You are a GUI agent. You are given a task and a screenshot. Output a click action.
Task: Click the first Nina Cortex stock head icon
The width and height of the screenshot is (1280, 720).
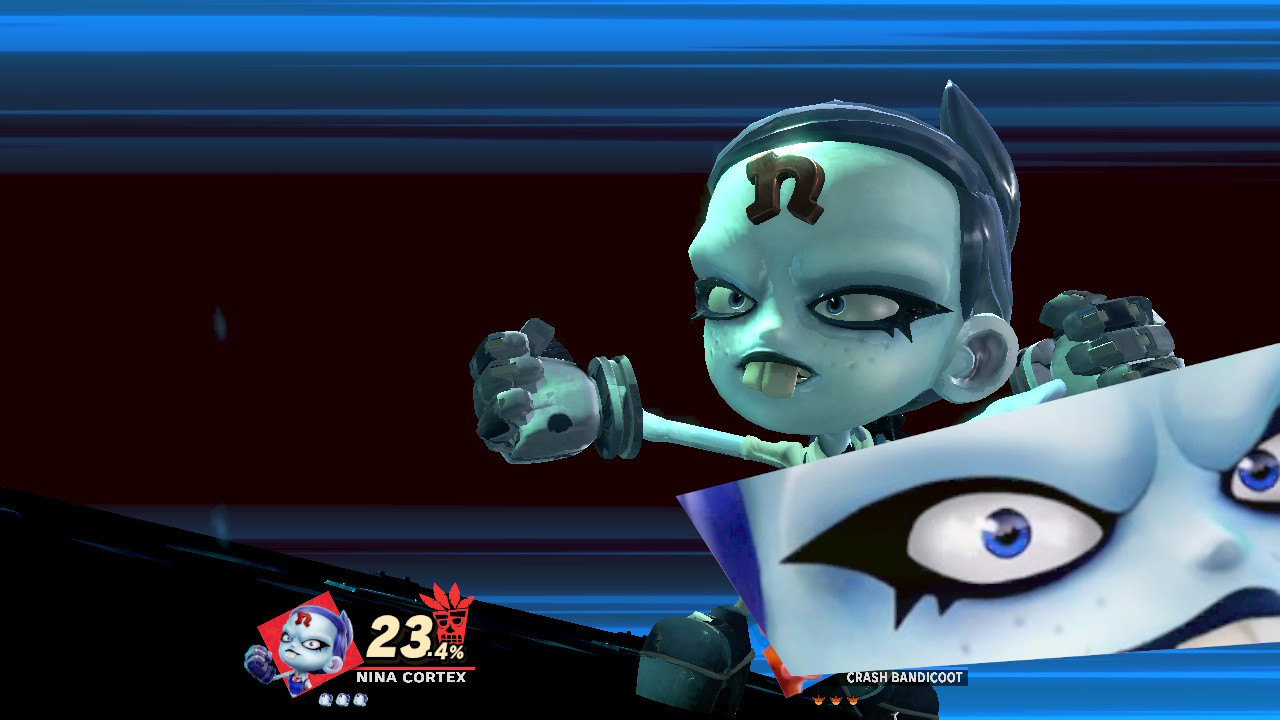tap(324, 699)
